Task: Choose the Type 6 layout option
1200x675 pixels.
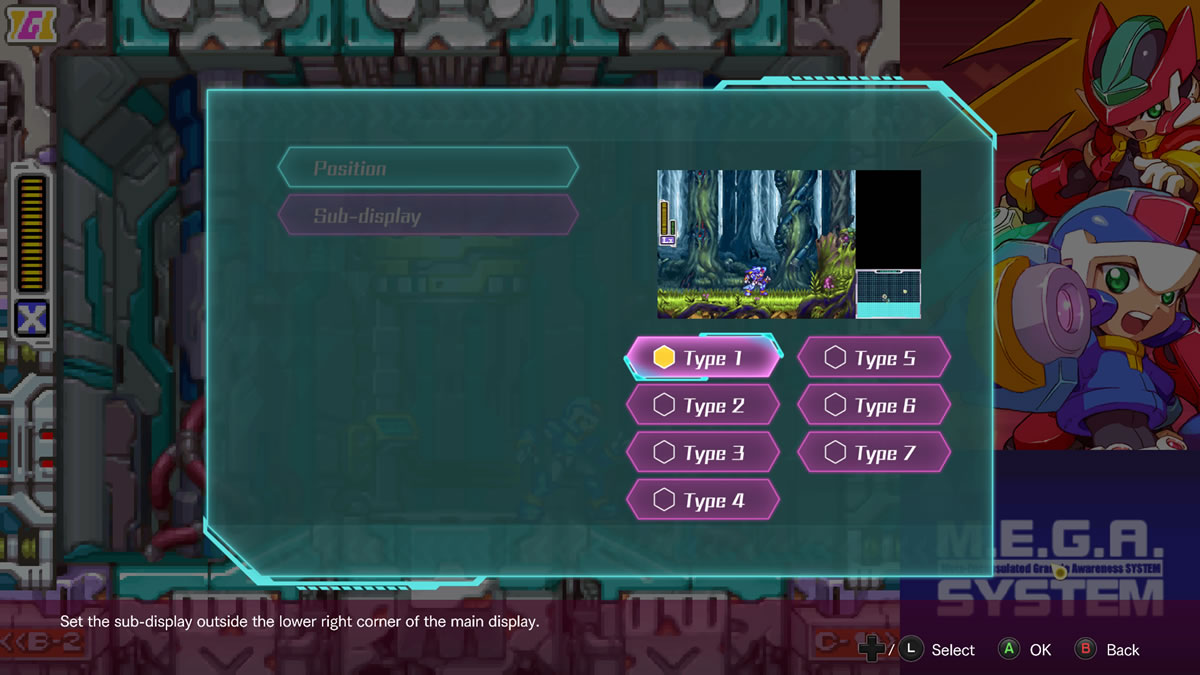Action: (873, 405)
